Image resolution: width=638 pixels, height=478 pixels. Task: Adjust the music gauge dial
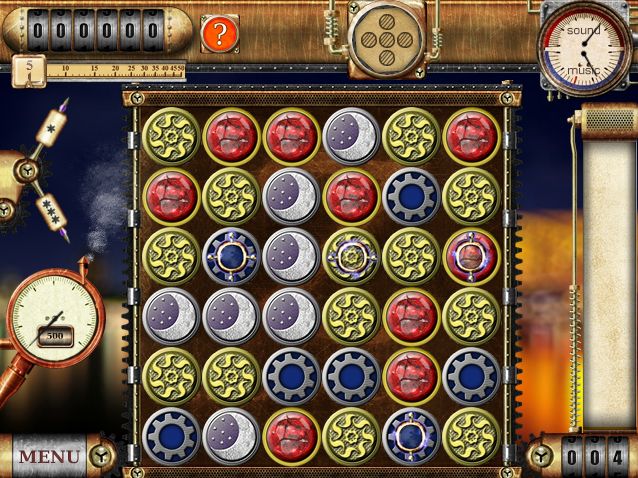(583, 70)
